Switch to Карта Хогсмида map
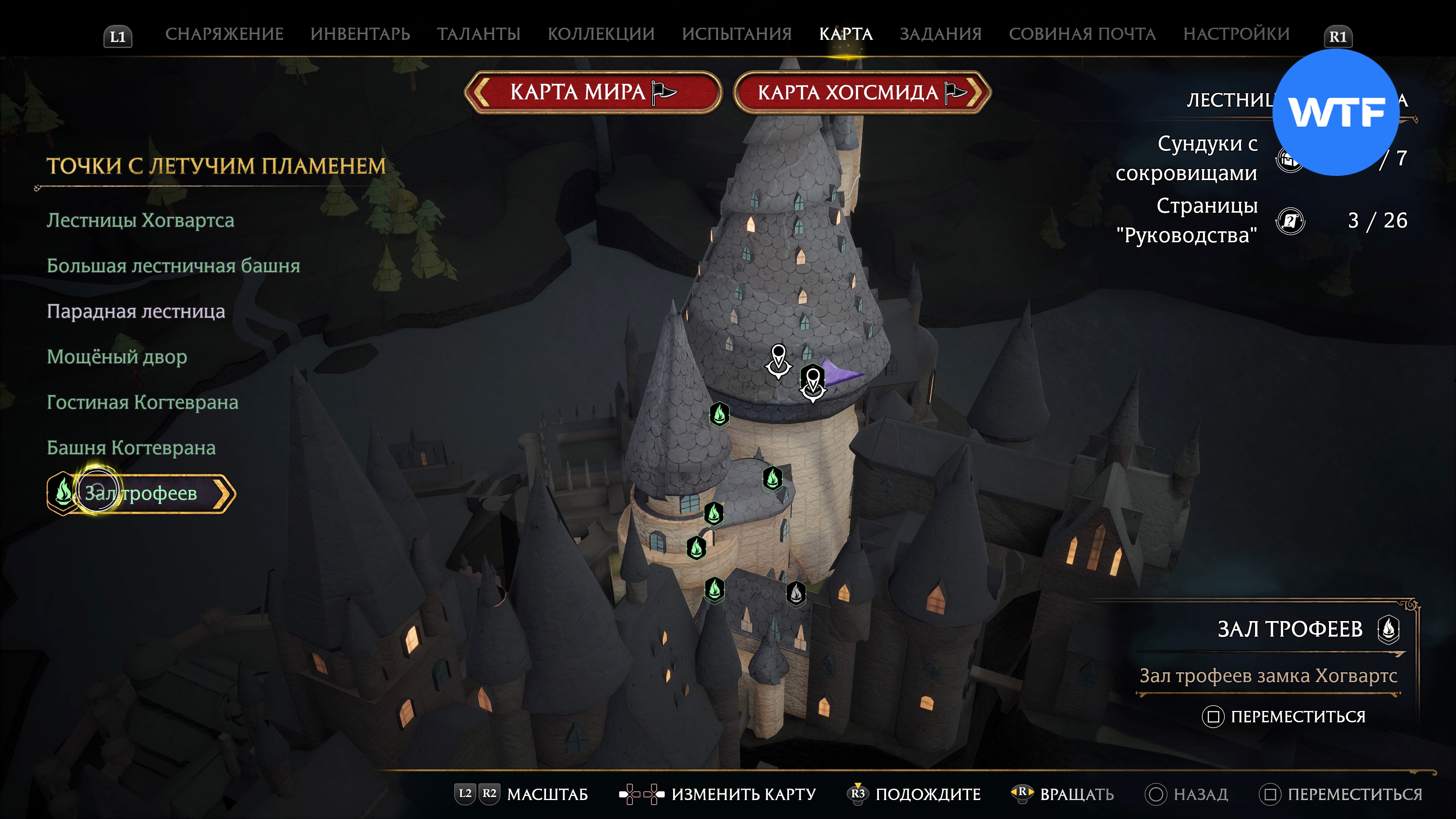1456x819 pixels. (x=861, y=92)
